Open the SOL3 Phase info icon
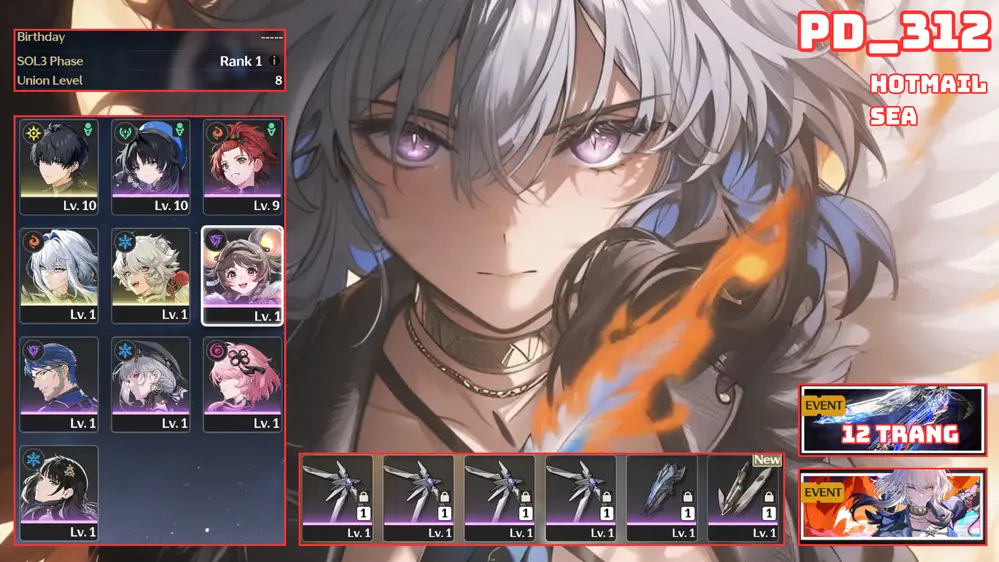The width and height of the screenshot is (999, 562). point(275,61)
